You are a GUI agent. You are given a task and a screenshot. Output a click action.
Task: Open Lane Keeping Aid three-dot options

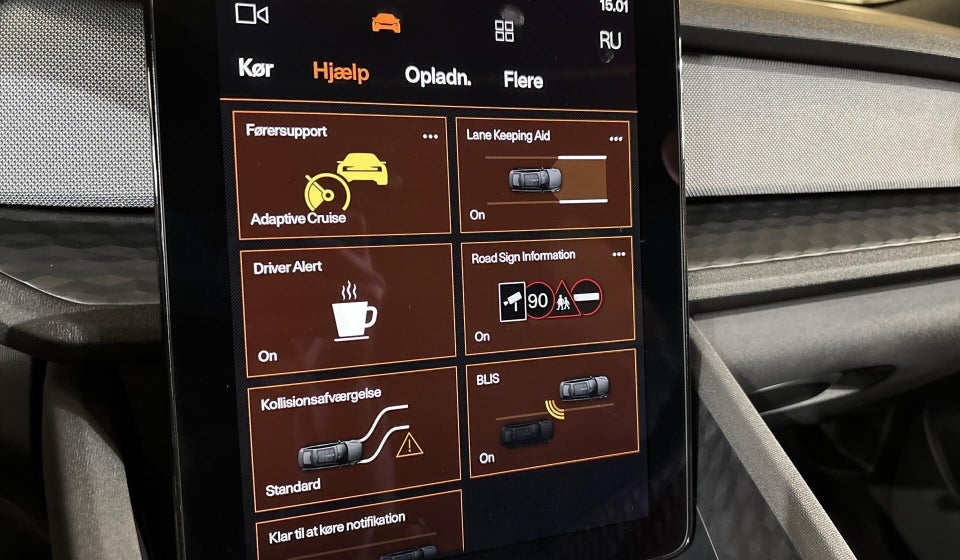click(x=615, y=139)
